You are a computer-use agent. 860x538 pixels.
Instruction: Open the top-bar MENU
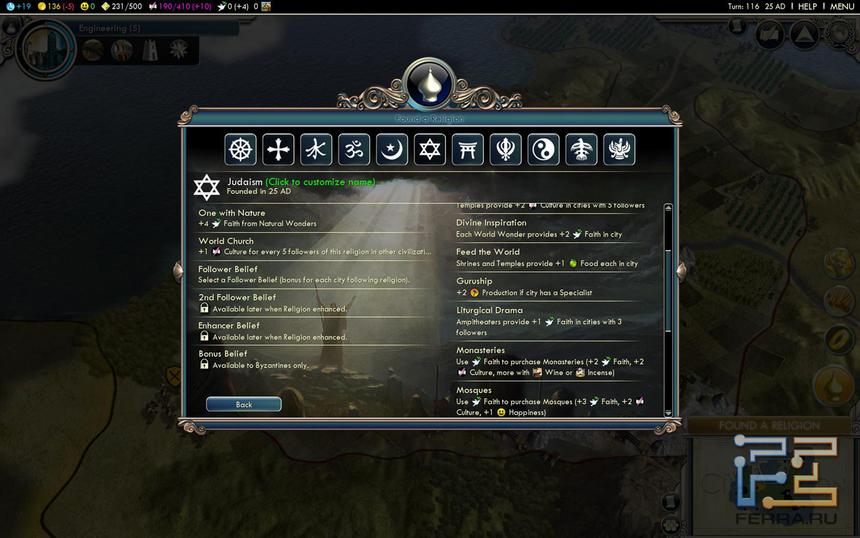842,6
